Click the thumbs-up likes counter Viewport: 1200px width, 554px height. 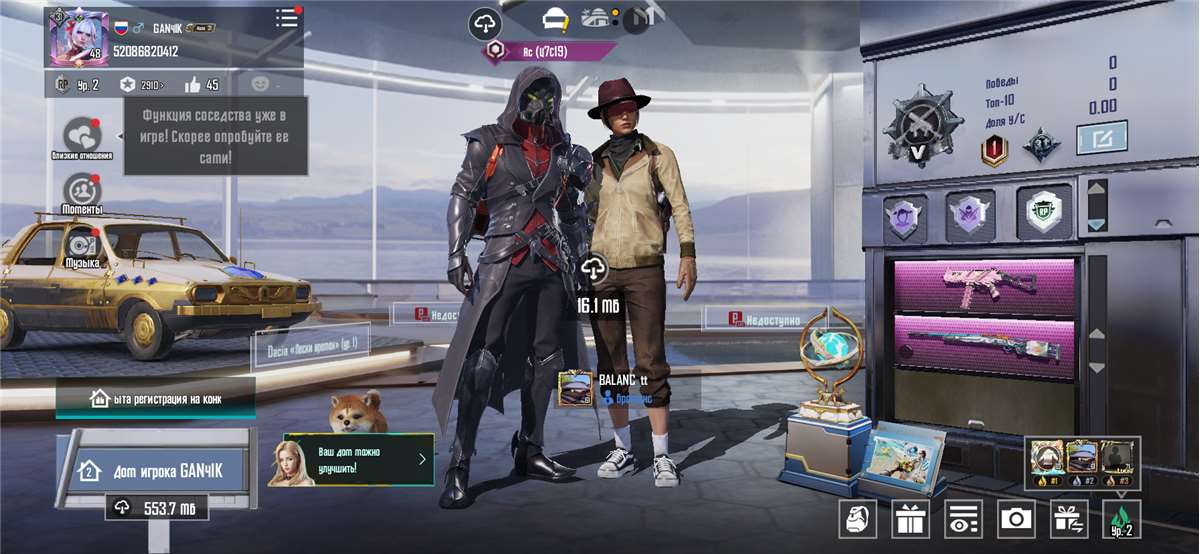click(201, 85)
